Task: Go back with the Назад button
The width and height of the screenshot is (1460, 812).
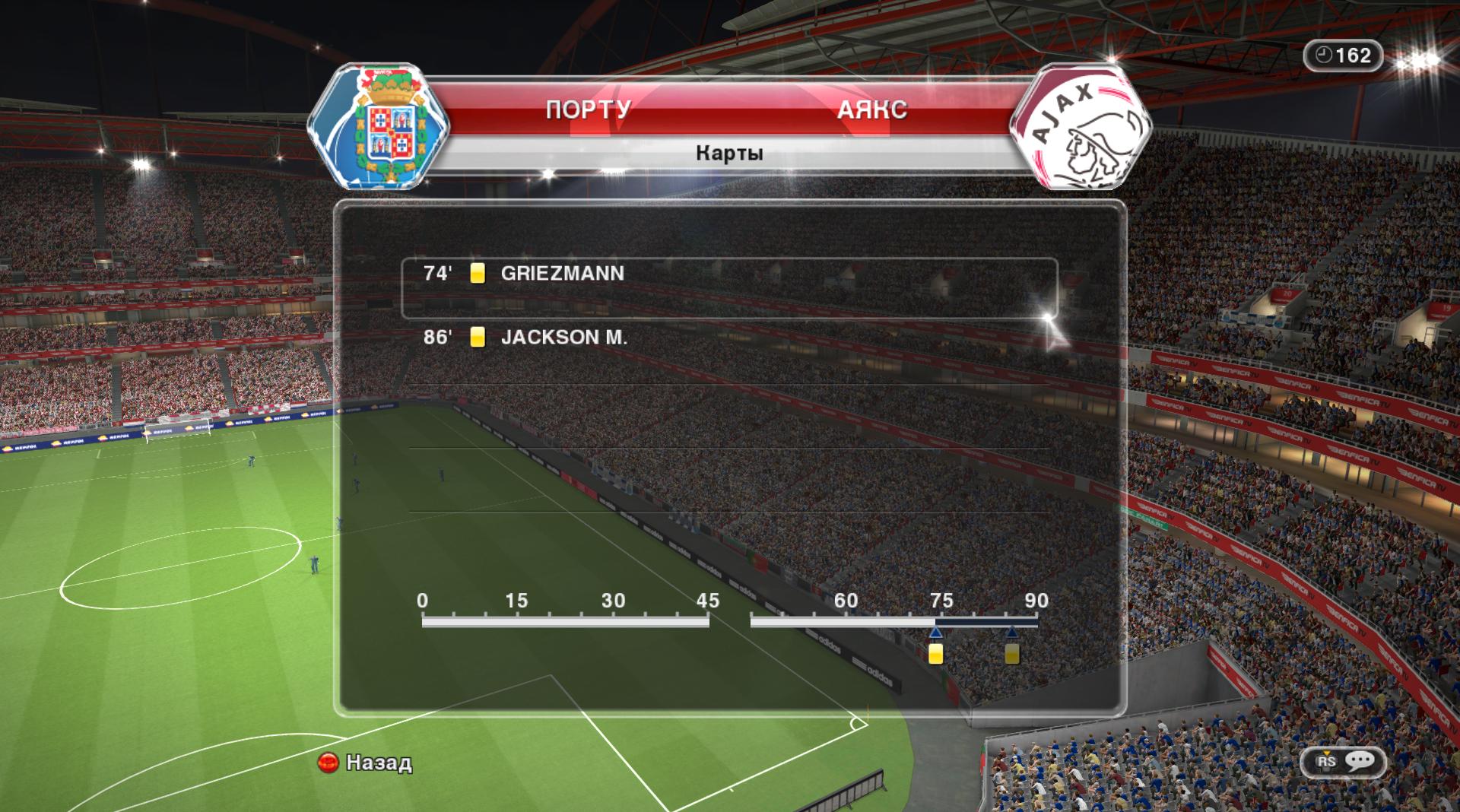Action: coord(366,763)
